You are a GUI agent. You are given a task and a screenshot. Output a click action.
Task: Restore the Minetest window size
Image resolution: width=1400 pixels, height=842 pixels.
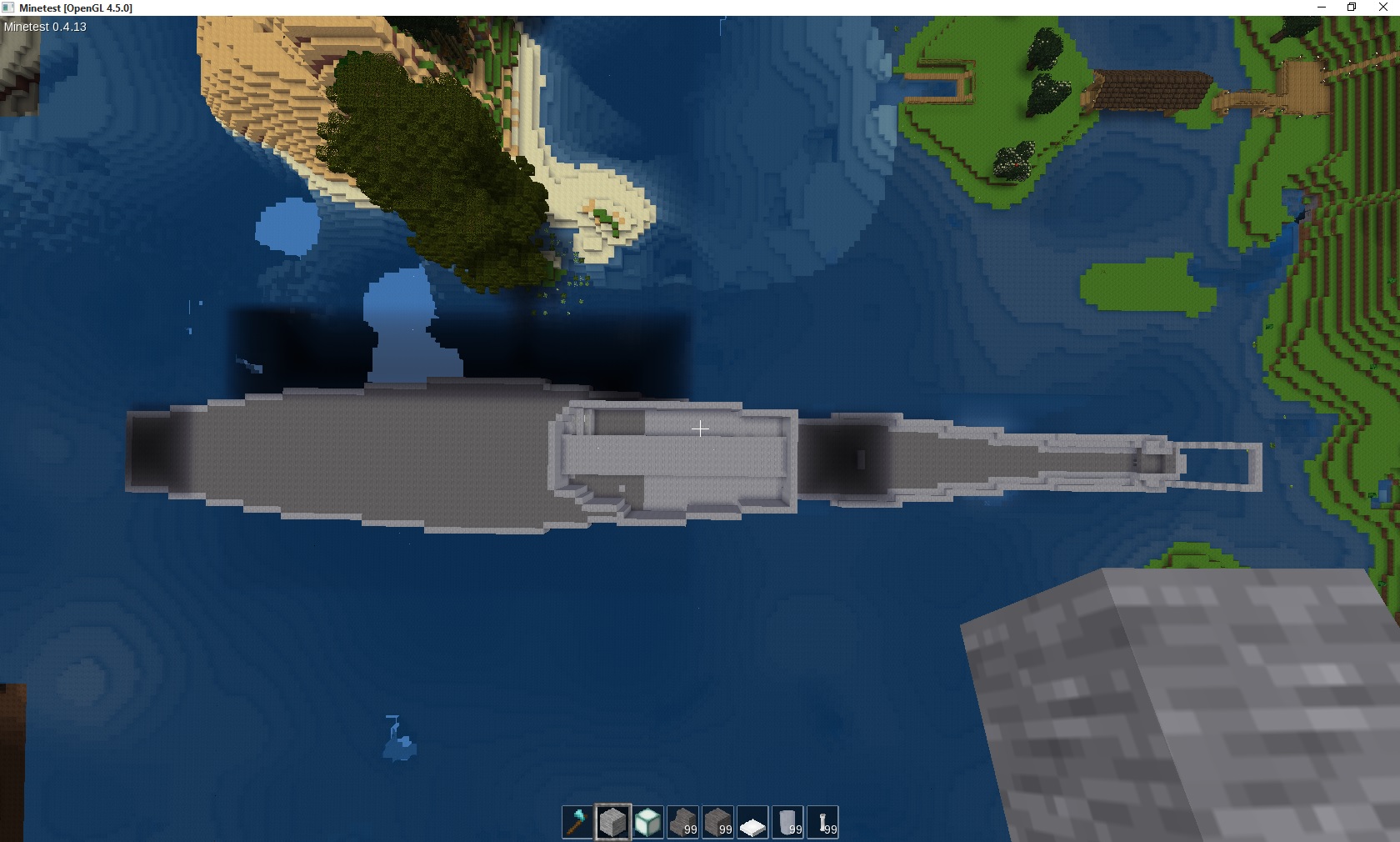(x=1351, y=8)
